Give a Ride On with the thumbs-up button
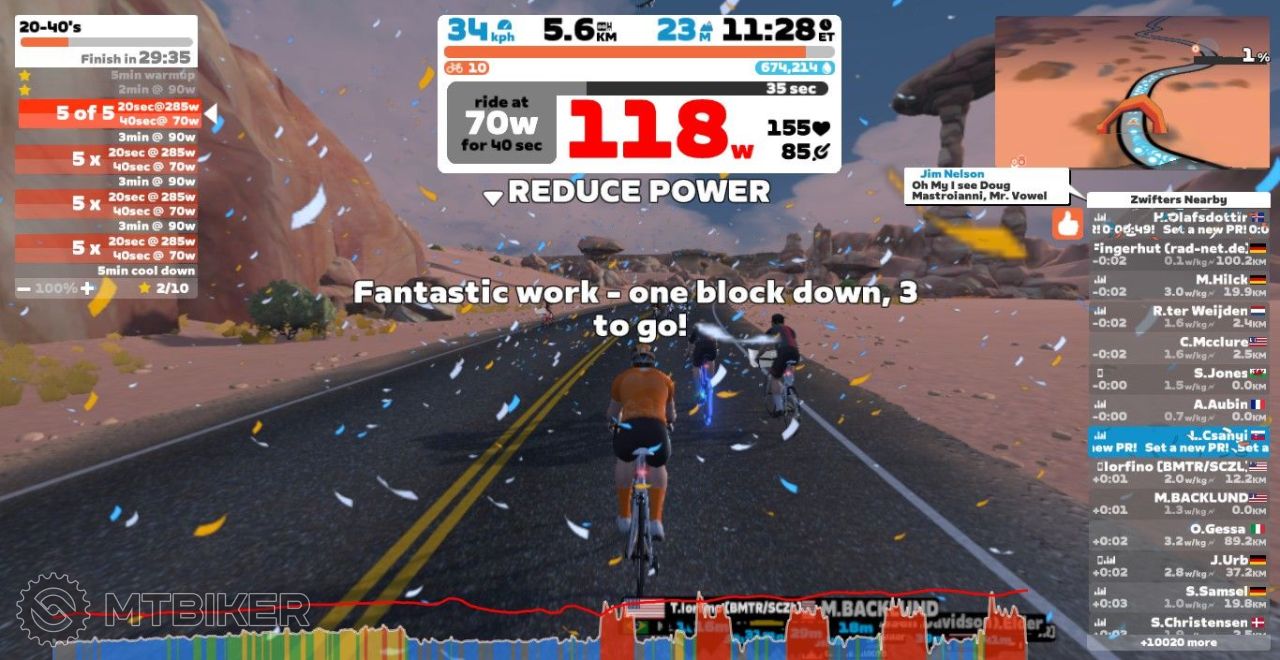The height and width of the screenshot is (660, 1280). [1067, 224]
